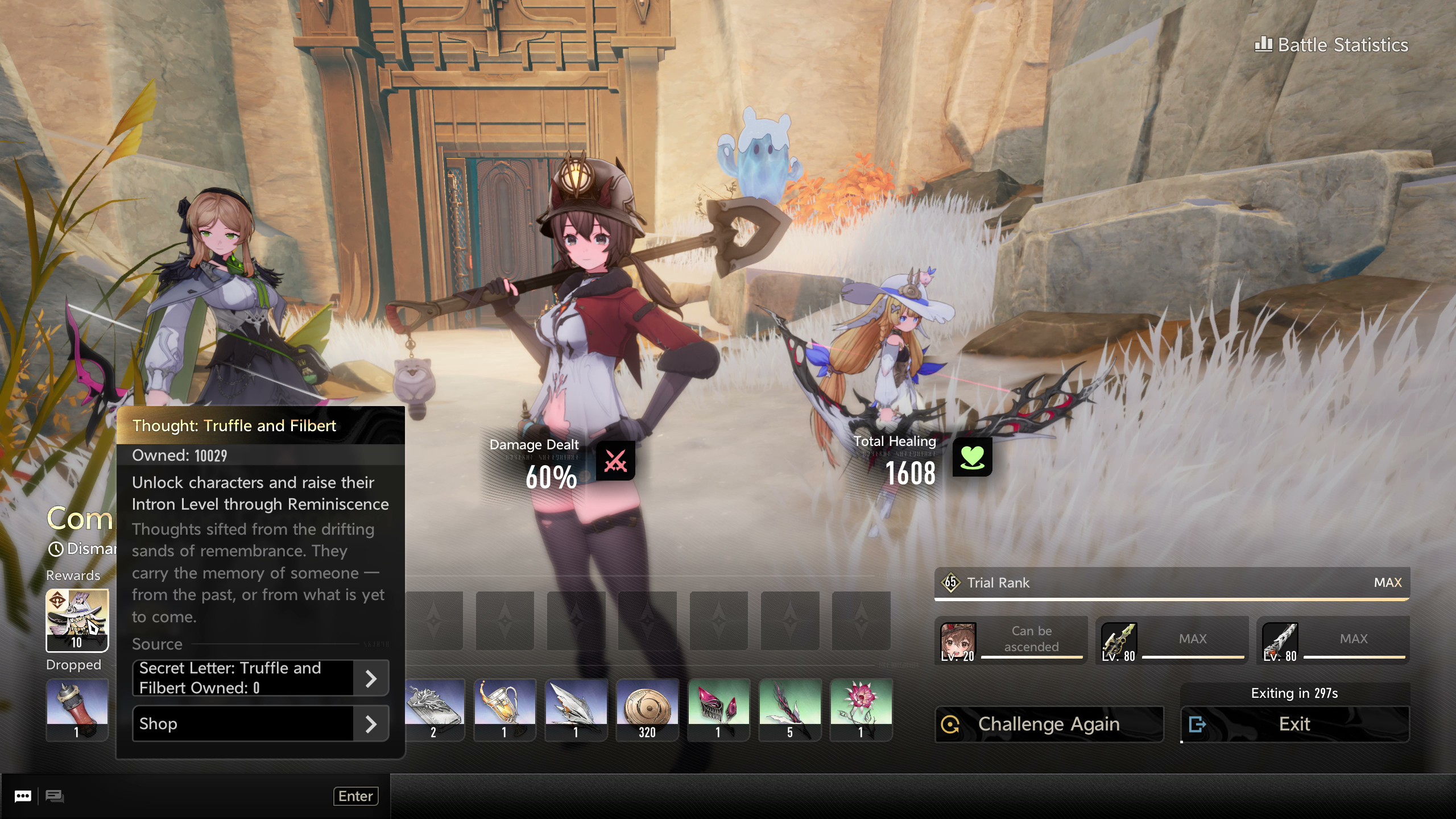Open the chat message log icon

(55, 796)
